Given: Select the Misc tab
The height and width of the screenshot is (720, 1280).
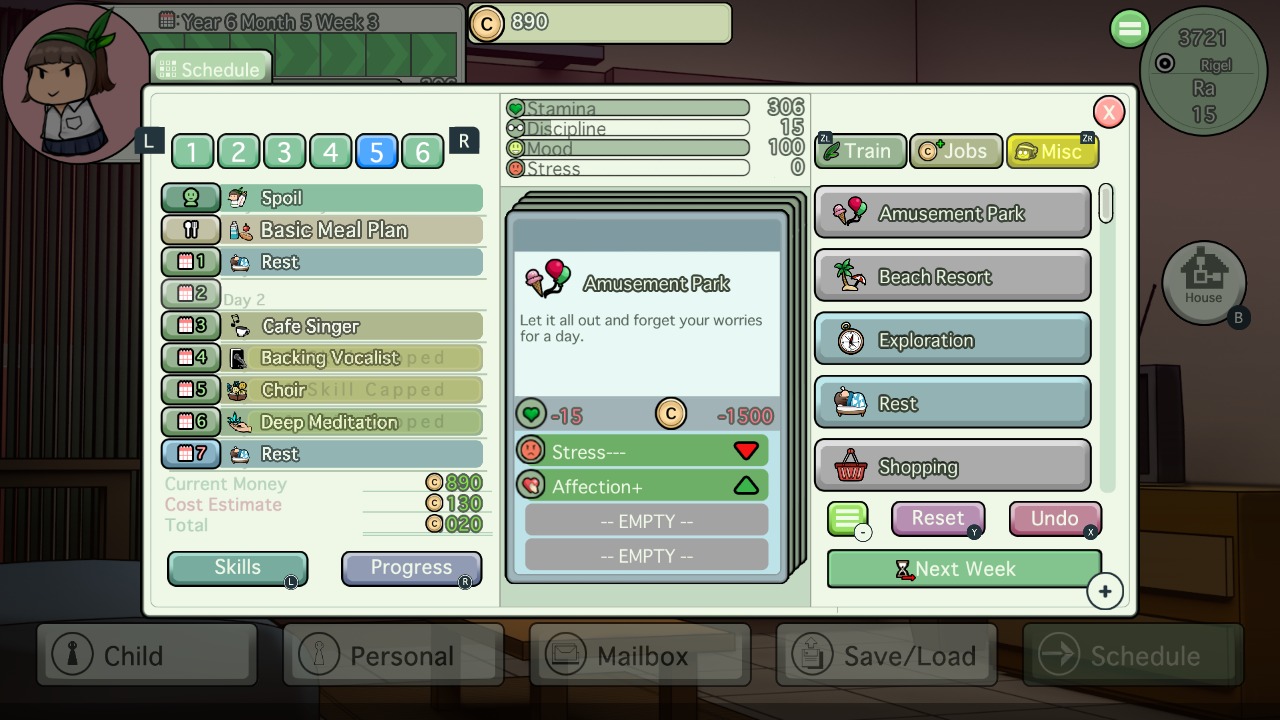Looking at the screenshot, I should [x=1052, y=151].
